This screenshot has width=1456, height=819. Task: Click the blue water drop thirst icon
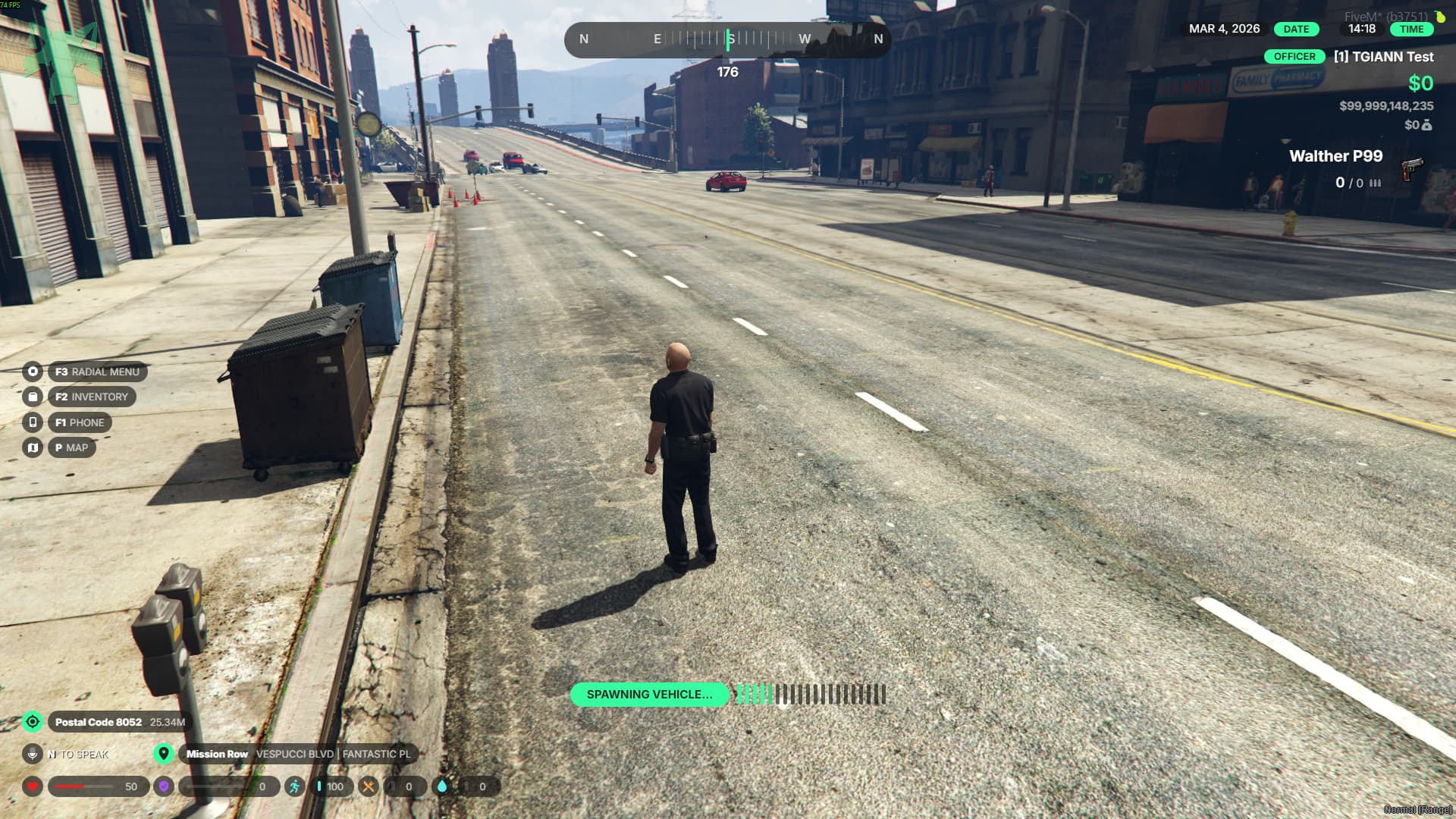pyautogui.click(x=442, y=786)
